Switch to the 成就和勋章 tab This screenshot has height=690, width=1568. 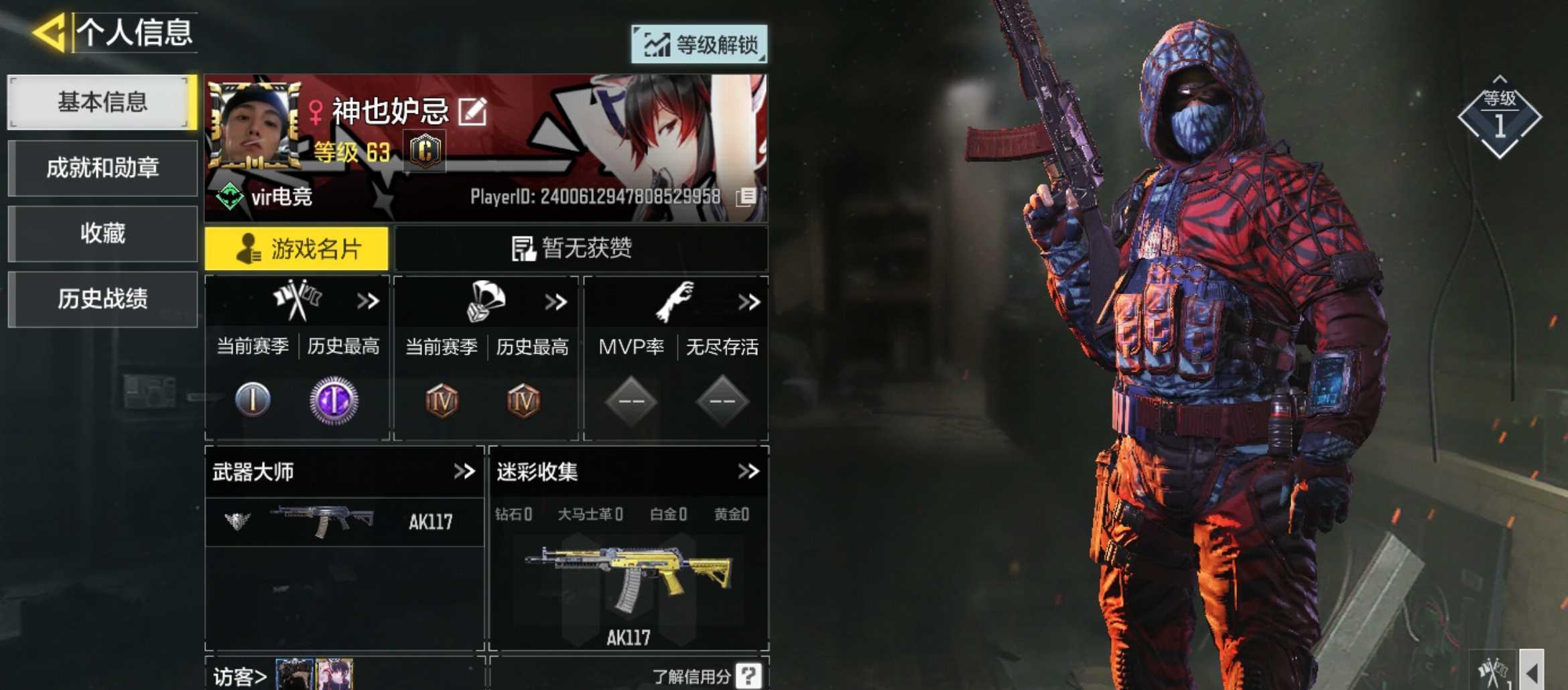[x=102, y=167]
